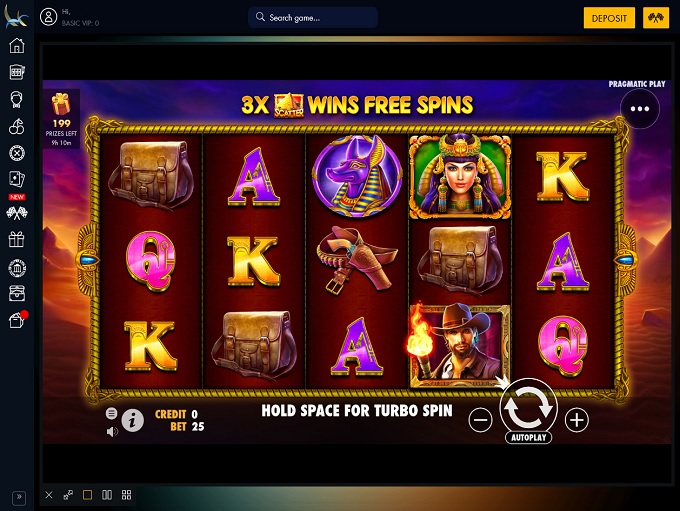Open the Autoplay options

pos(528,438)
